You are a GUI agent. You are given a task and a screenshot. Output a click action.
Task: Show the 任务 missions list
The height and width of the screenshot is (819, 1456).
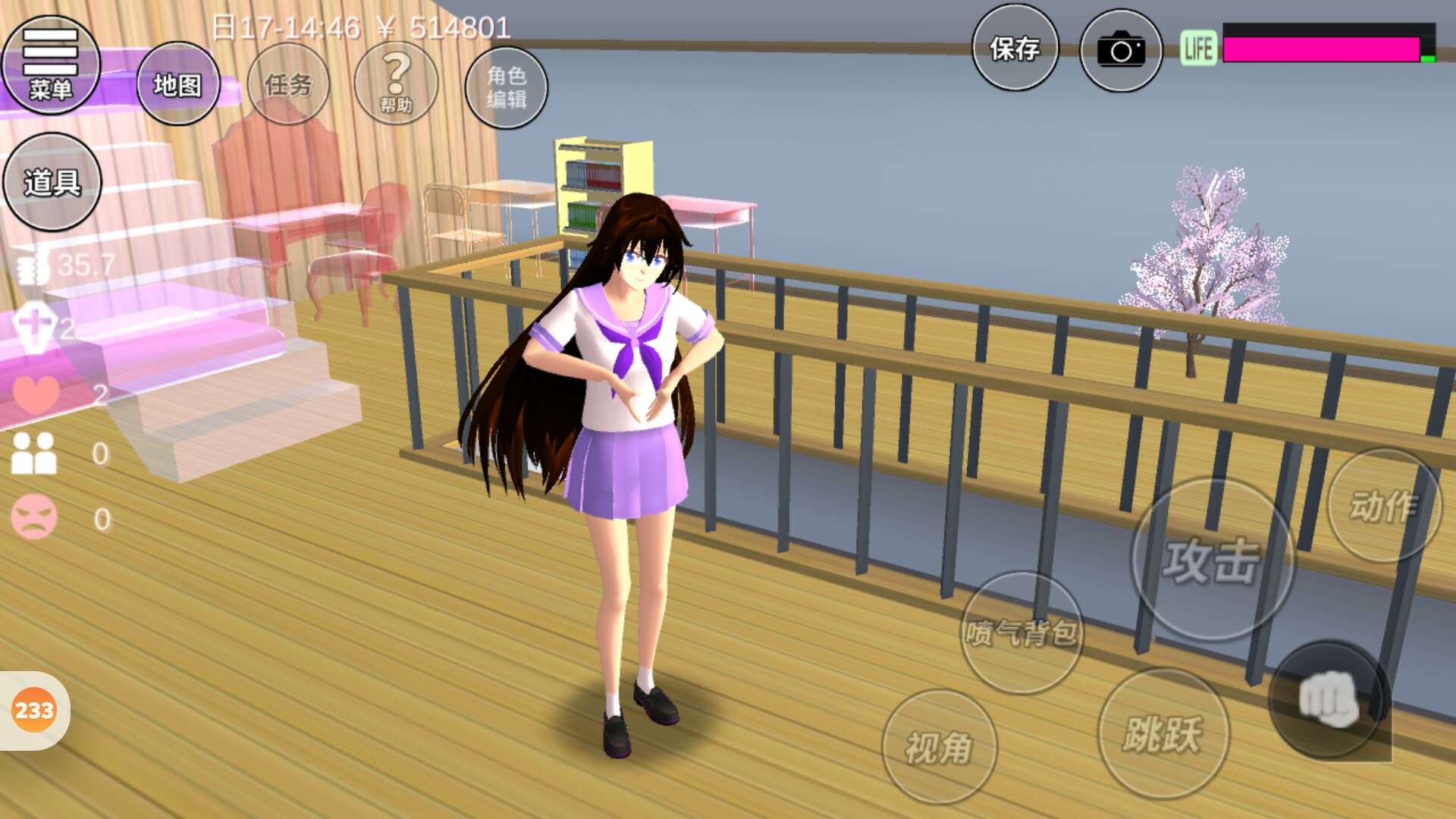click(288, 84)
